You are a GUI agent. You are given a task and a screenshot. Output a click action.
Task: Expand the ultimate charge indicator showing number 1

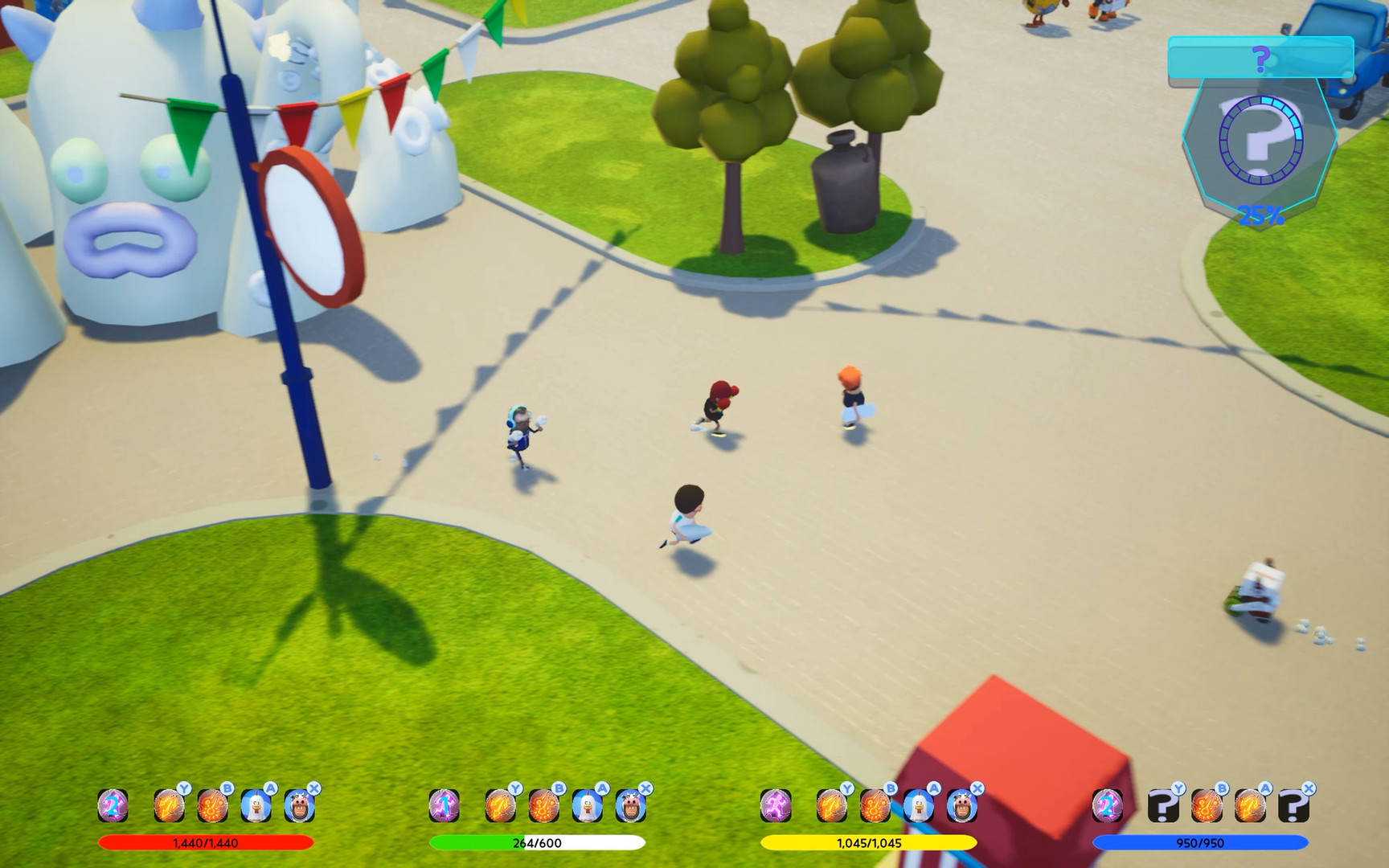[444, 806]
